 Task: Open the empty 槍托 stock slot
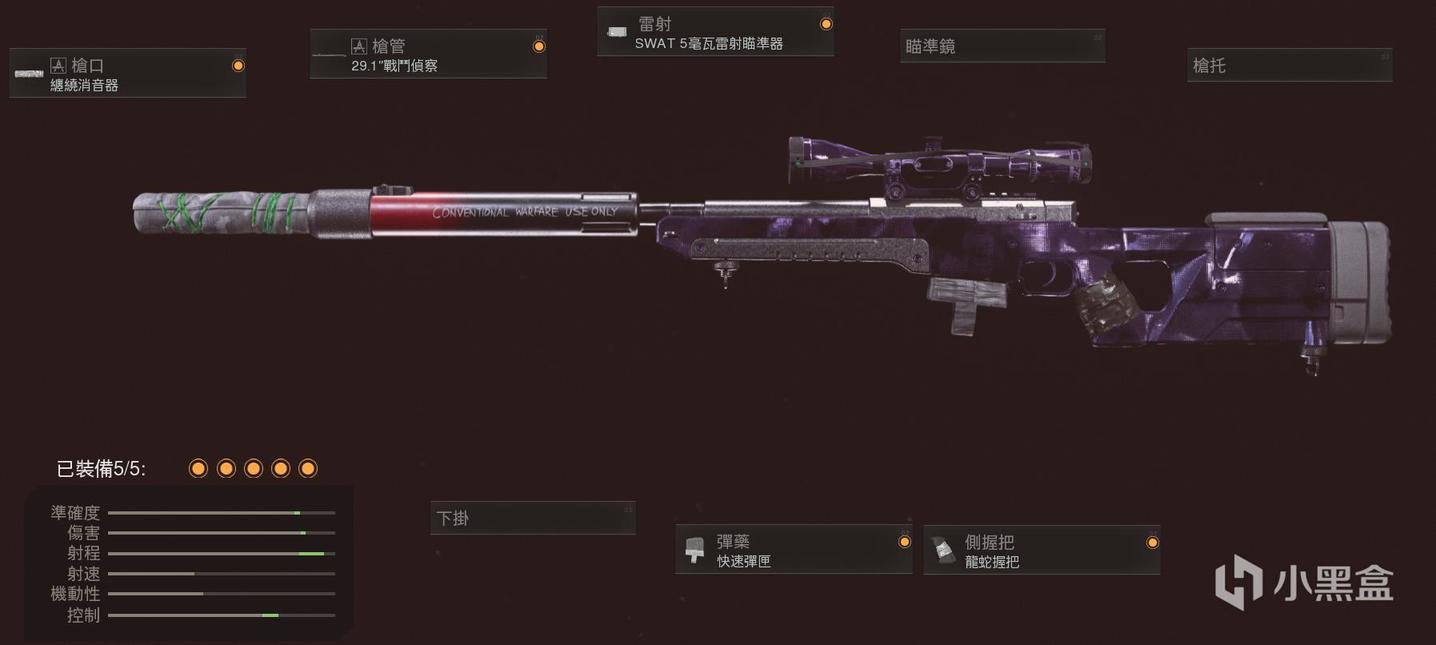click(1289, 65)
